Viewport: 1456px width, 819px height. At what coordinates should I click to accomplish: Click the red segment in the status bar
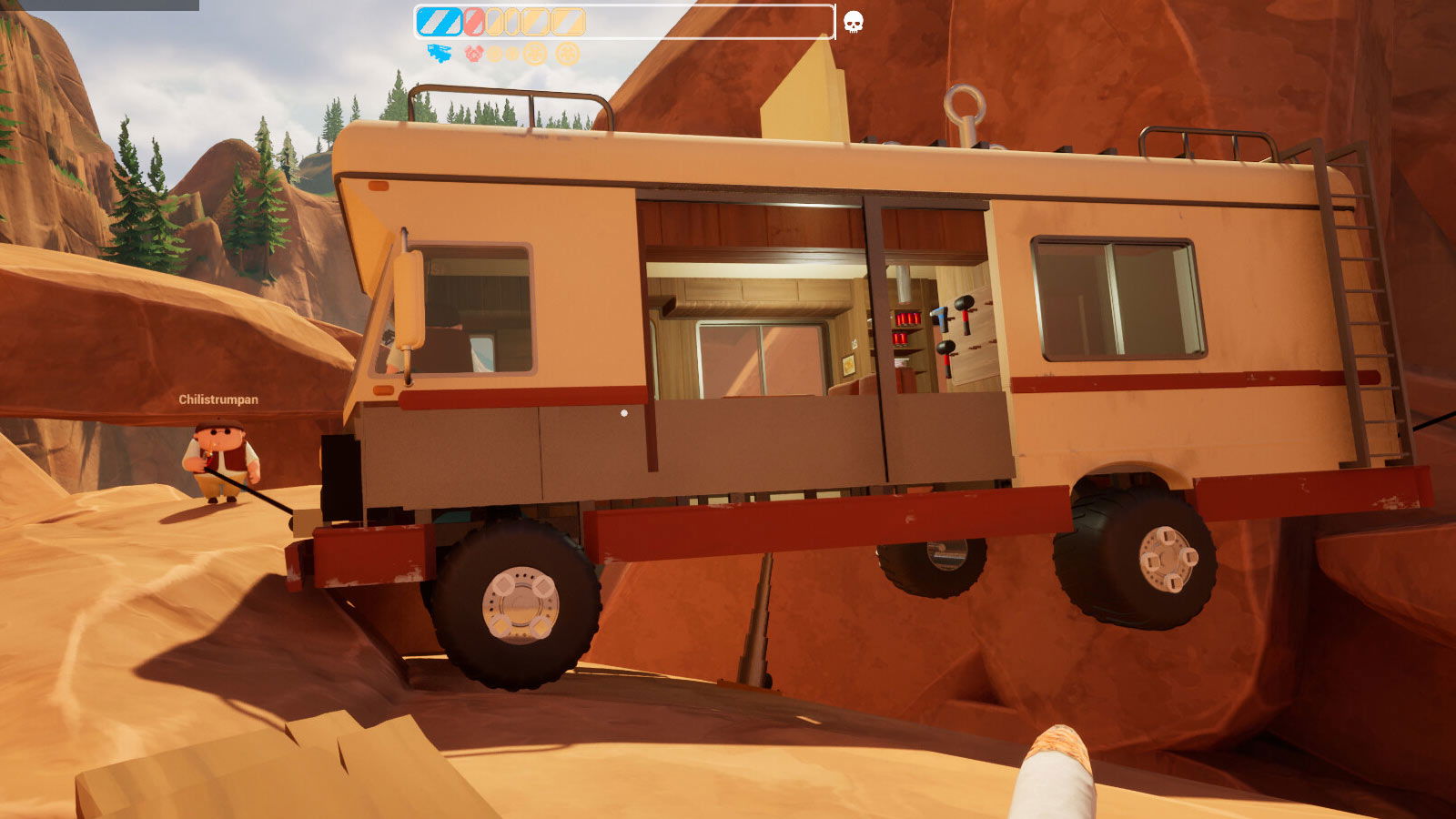coord(474,22)
